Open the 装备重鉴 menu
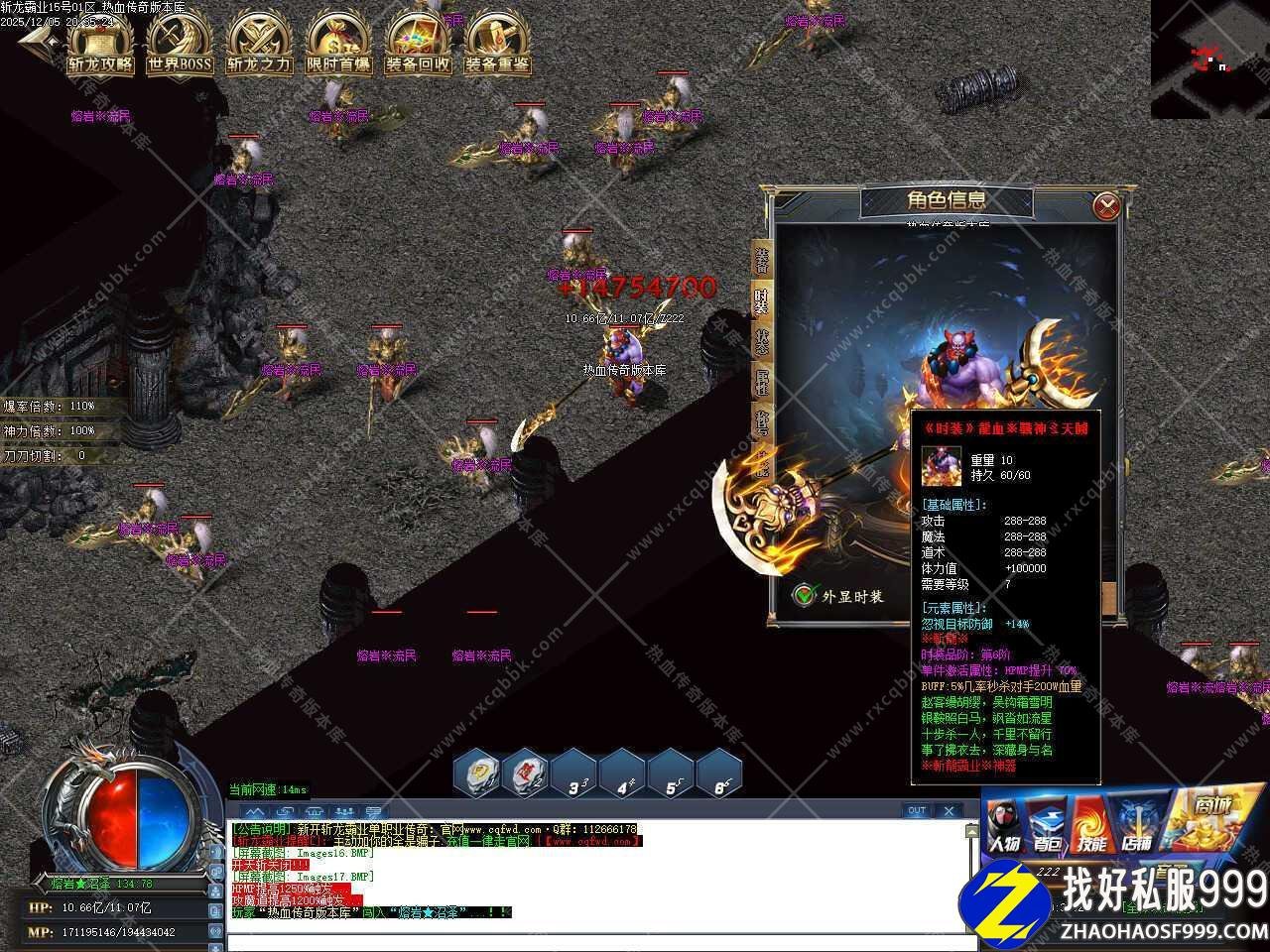 497,45
